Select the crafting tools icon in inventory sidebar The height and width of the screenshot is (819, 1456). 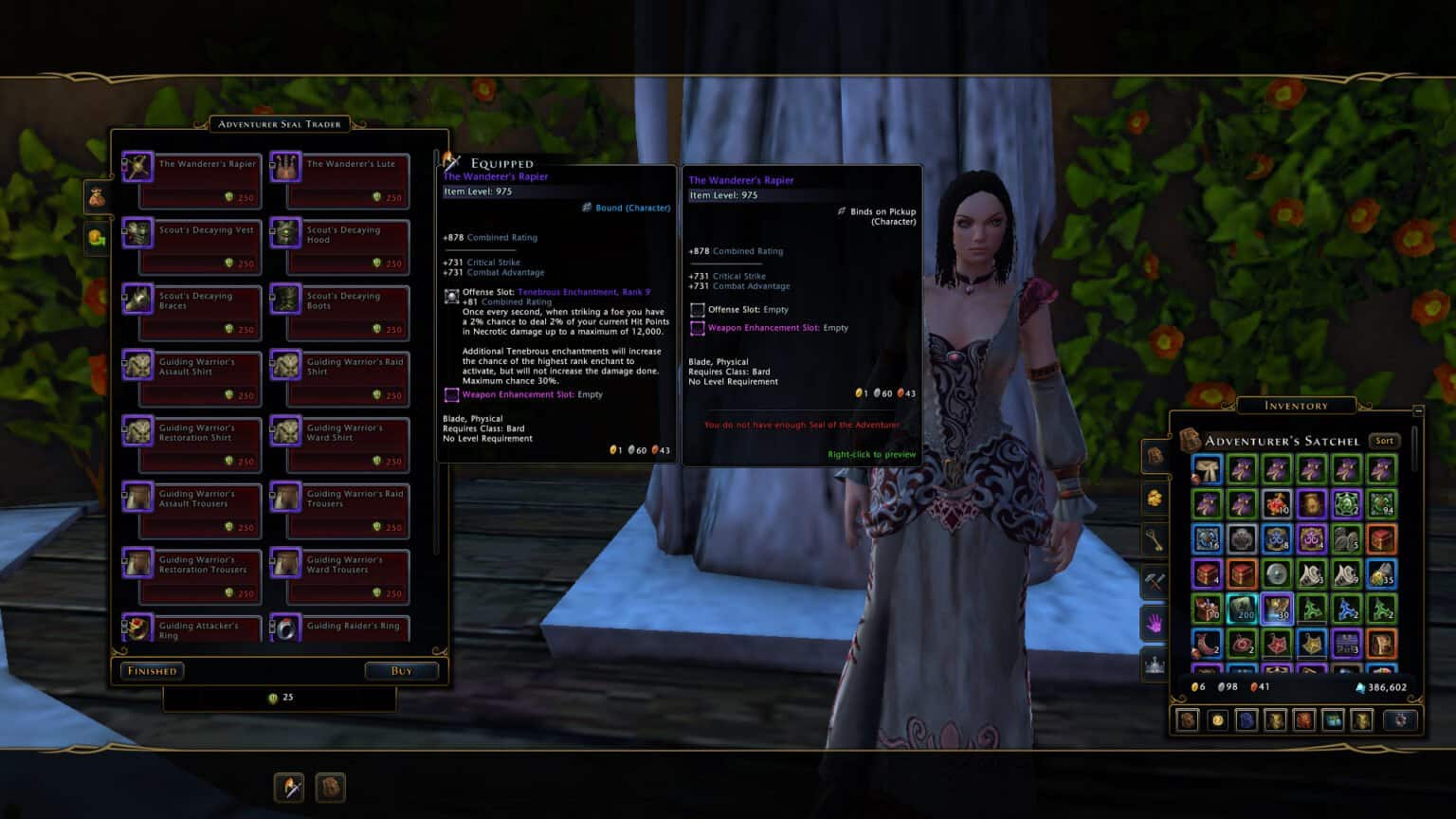click(1156, 581)
